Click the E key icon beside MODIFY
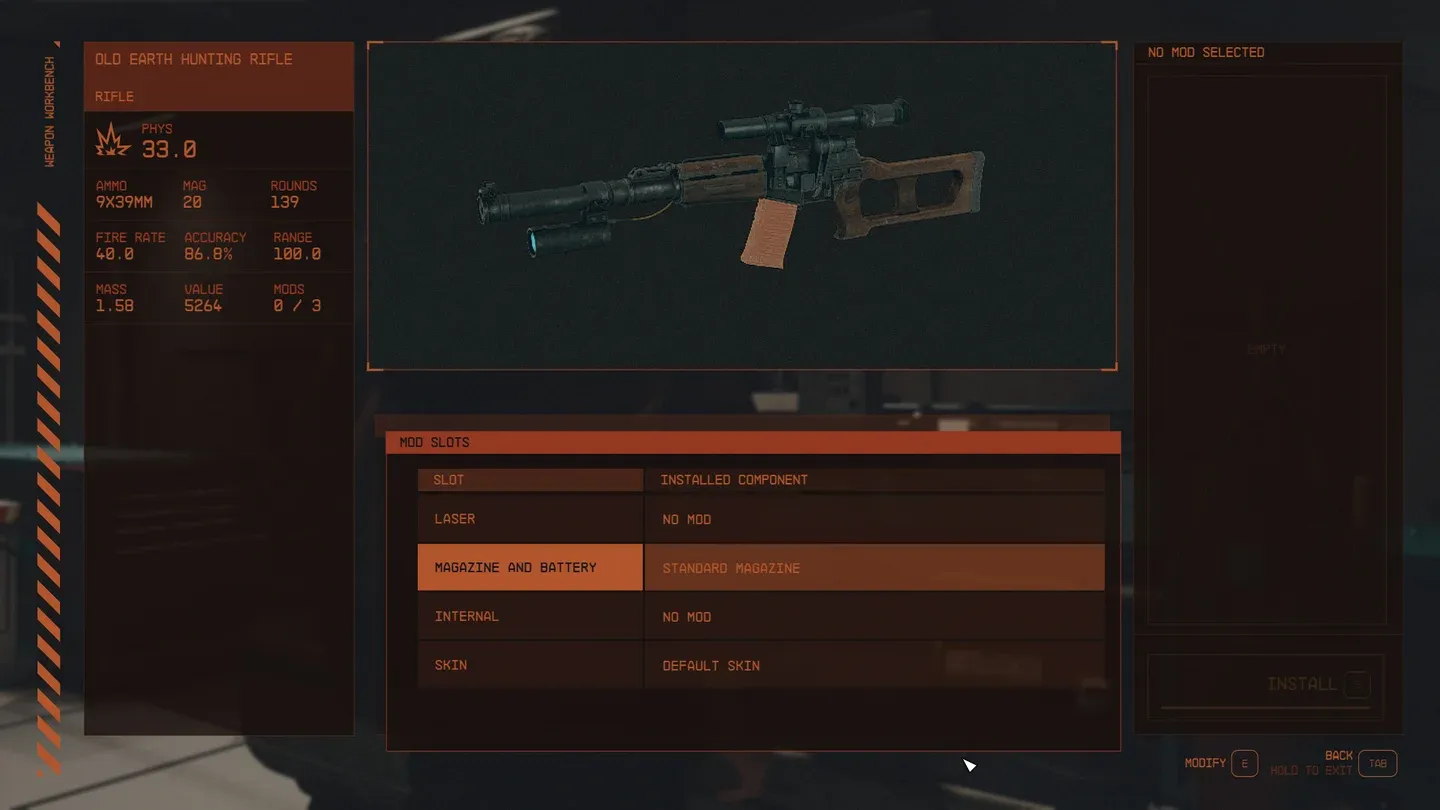The height and width of the screenshot is (810, 1440). tap(1244, 763)
